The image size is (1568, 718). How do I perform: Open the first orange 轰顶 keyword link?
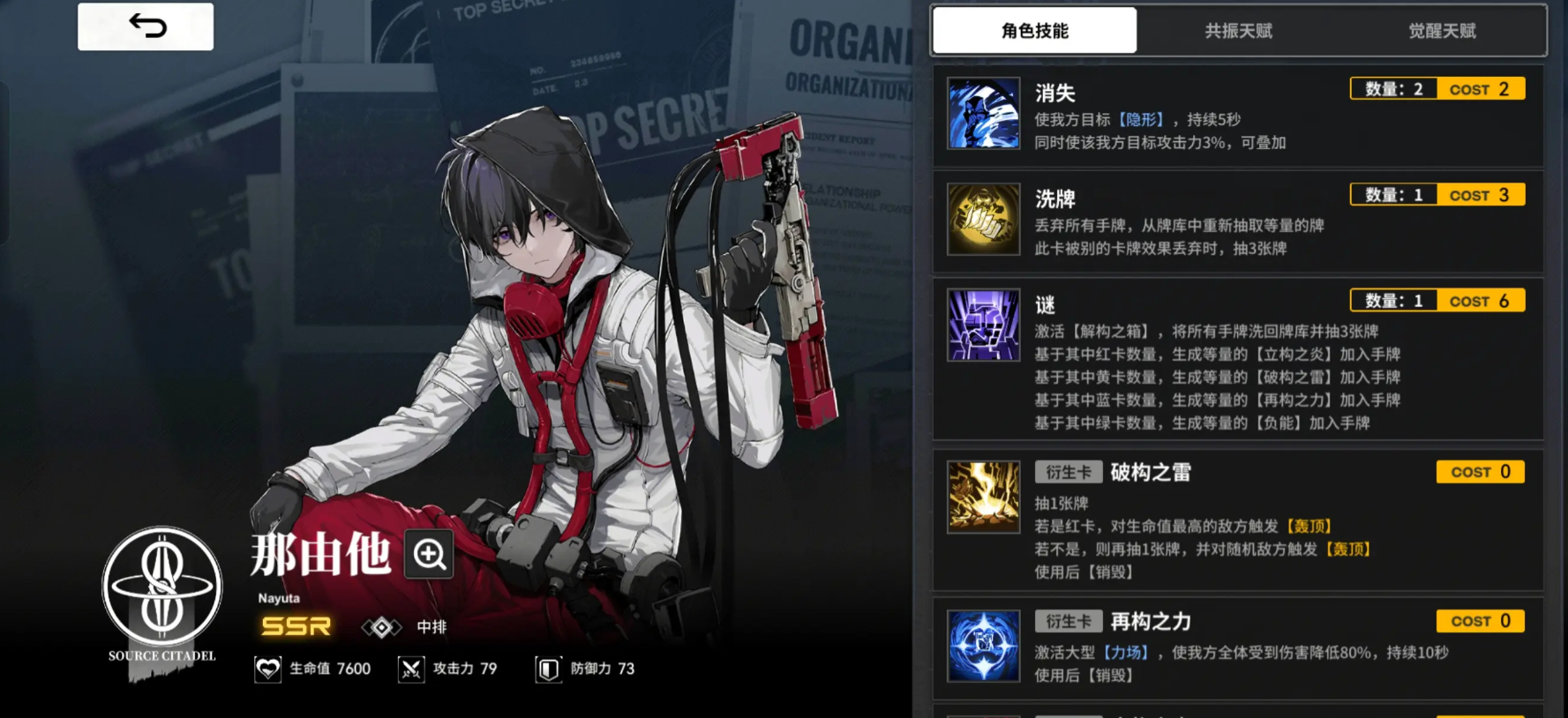point(1309,527)
